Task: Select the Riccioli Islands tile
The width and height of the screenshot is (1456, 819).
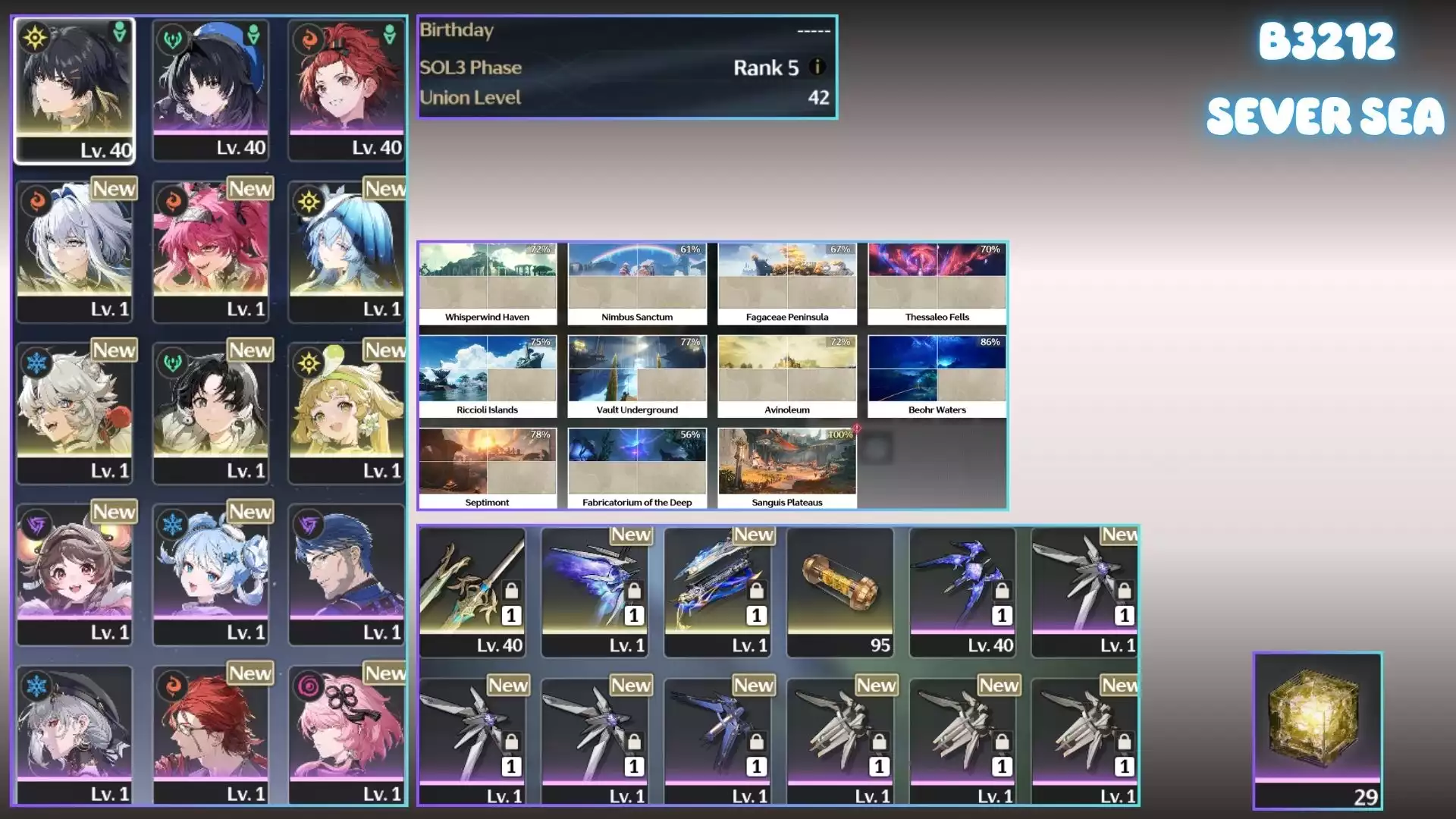Action: [487, 376]
